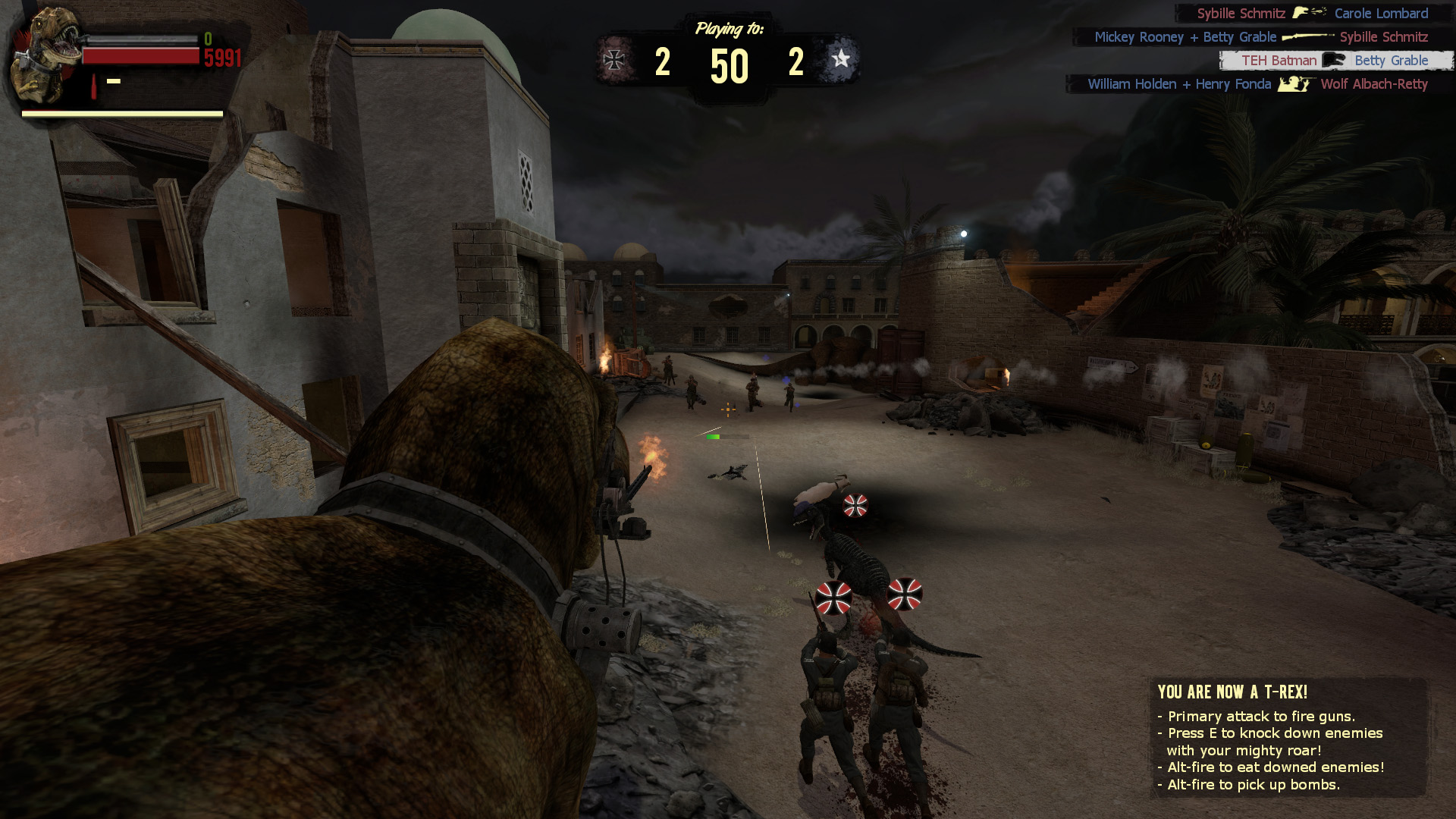Click the highlighted TEH Batman kill feed row
Screen dimensions: 1456x819
1335,61
